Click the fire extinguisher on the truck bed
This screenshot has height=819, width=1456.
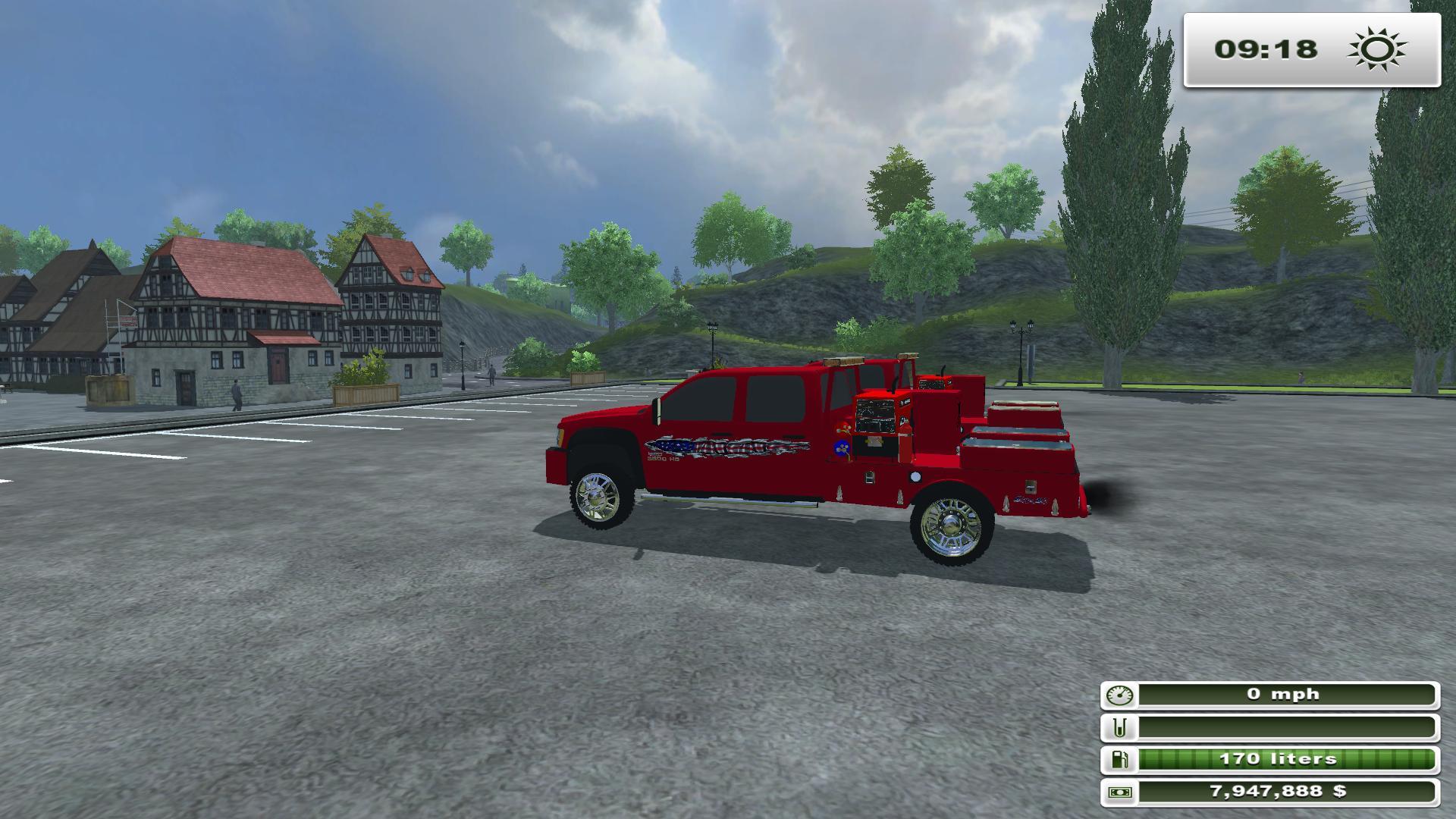coord(905,443)
